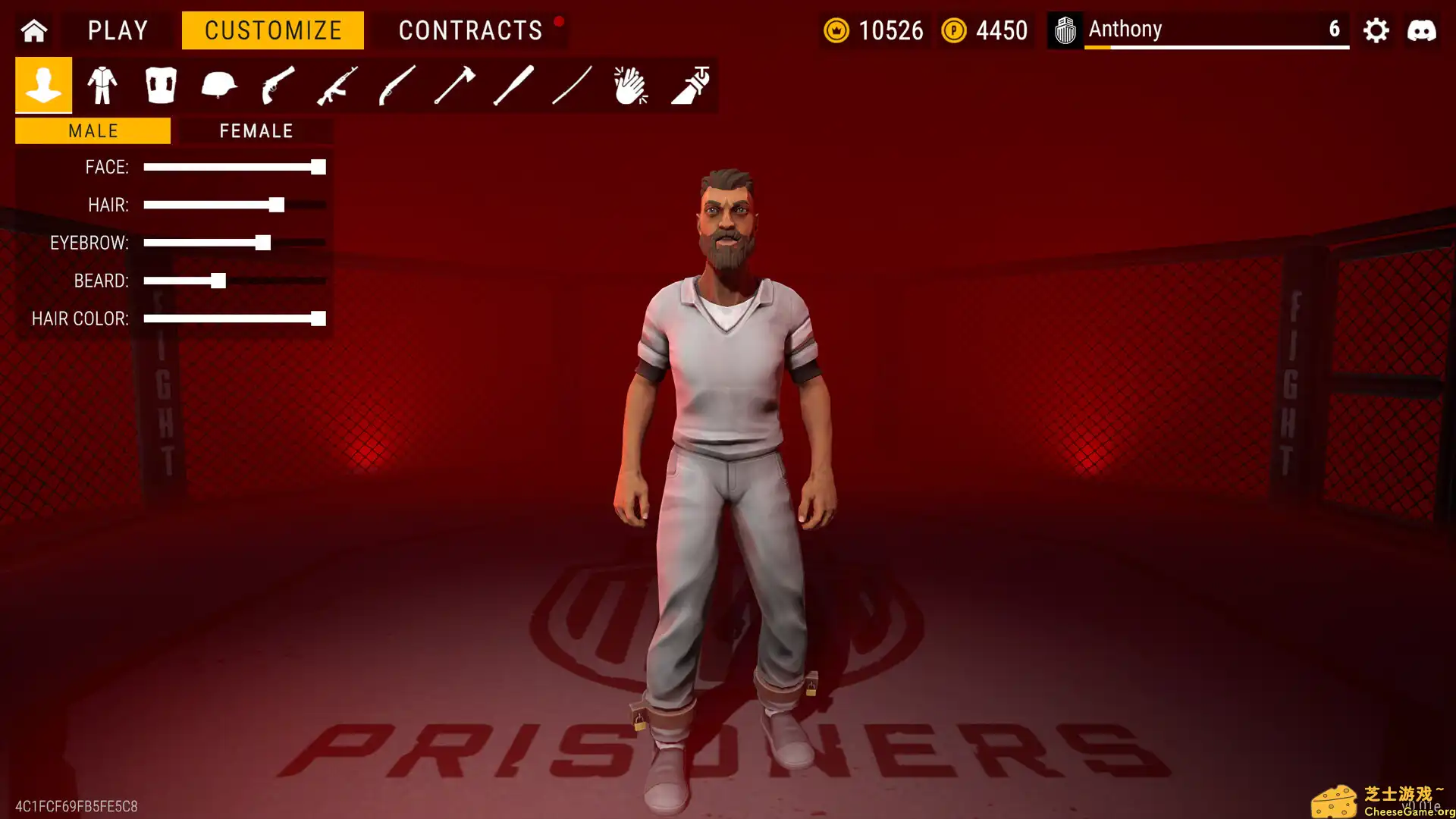The width and height of the screenshot is (1456, 819).
Task: Select the outfit customization icon
Action: [102, 85]
